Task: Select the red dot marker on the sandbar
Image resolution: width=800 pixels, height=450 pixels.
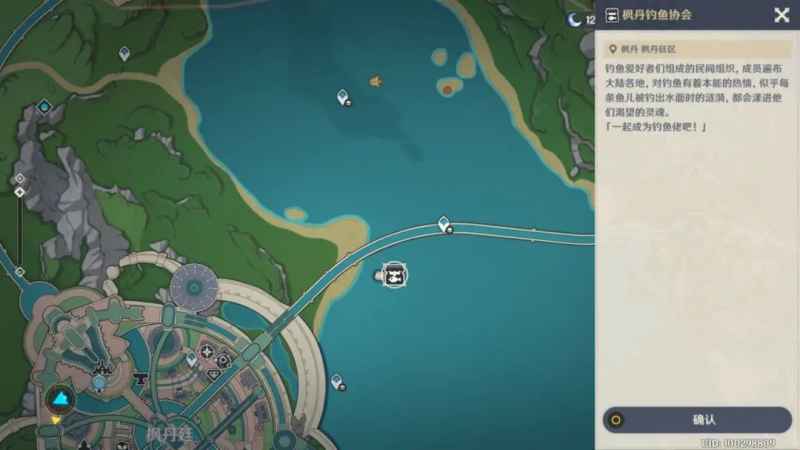Action: [447, 90]
